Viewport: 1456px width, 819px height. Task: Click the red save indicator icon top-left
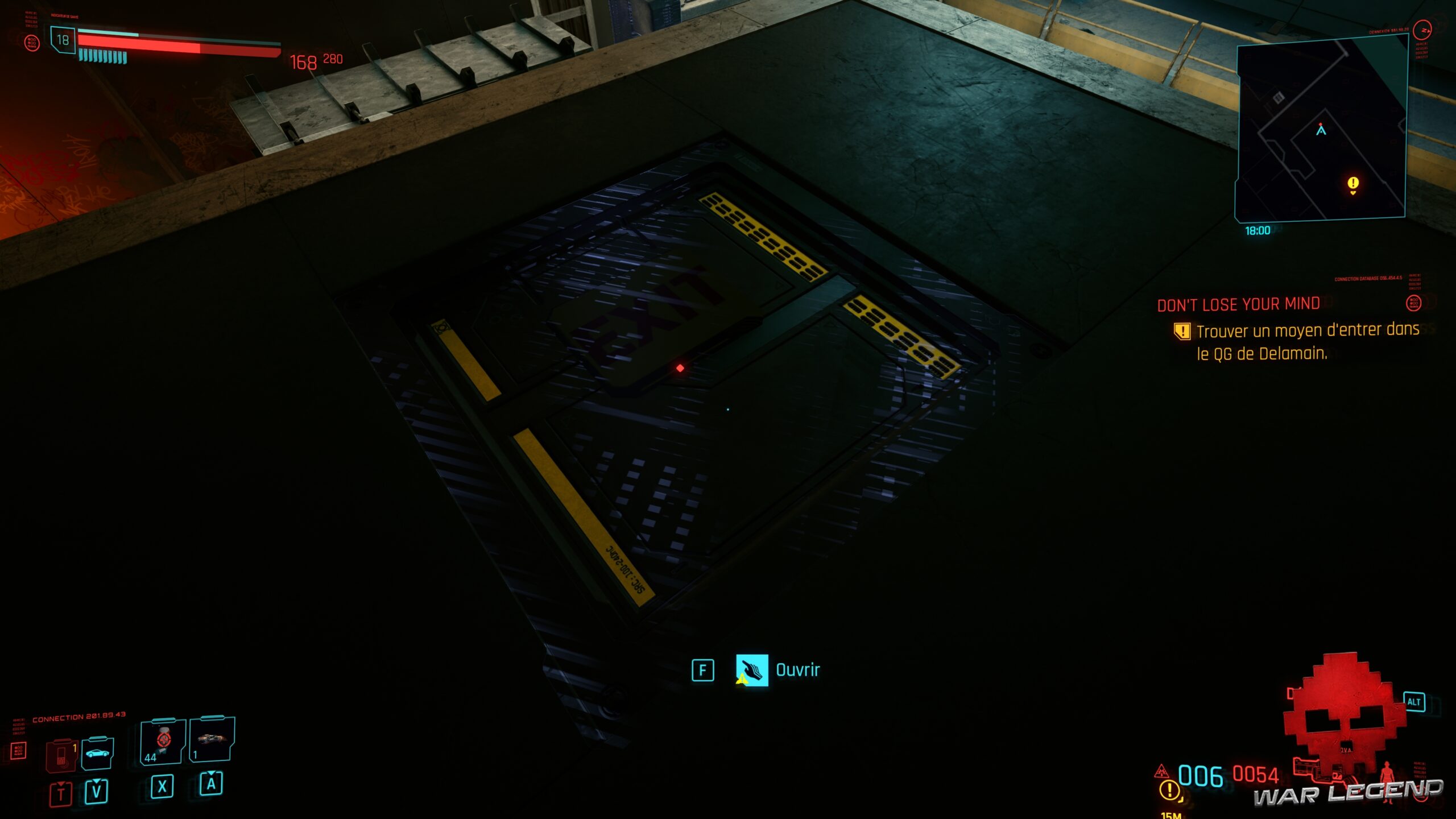[32, 43]
